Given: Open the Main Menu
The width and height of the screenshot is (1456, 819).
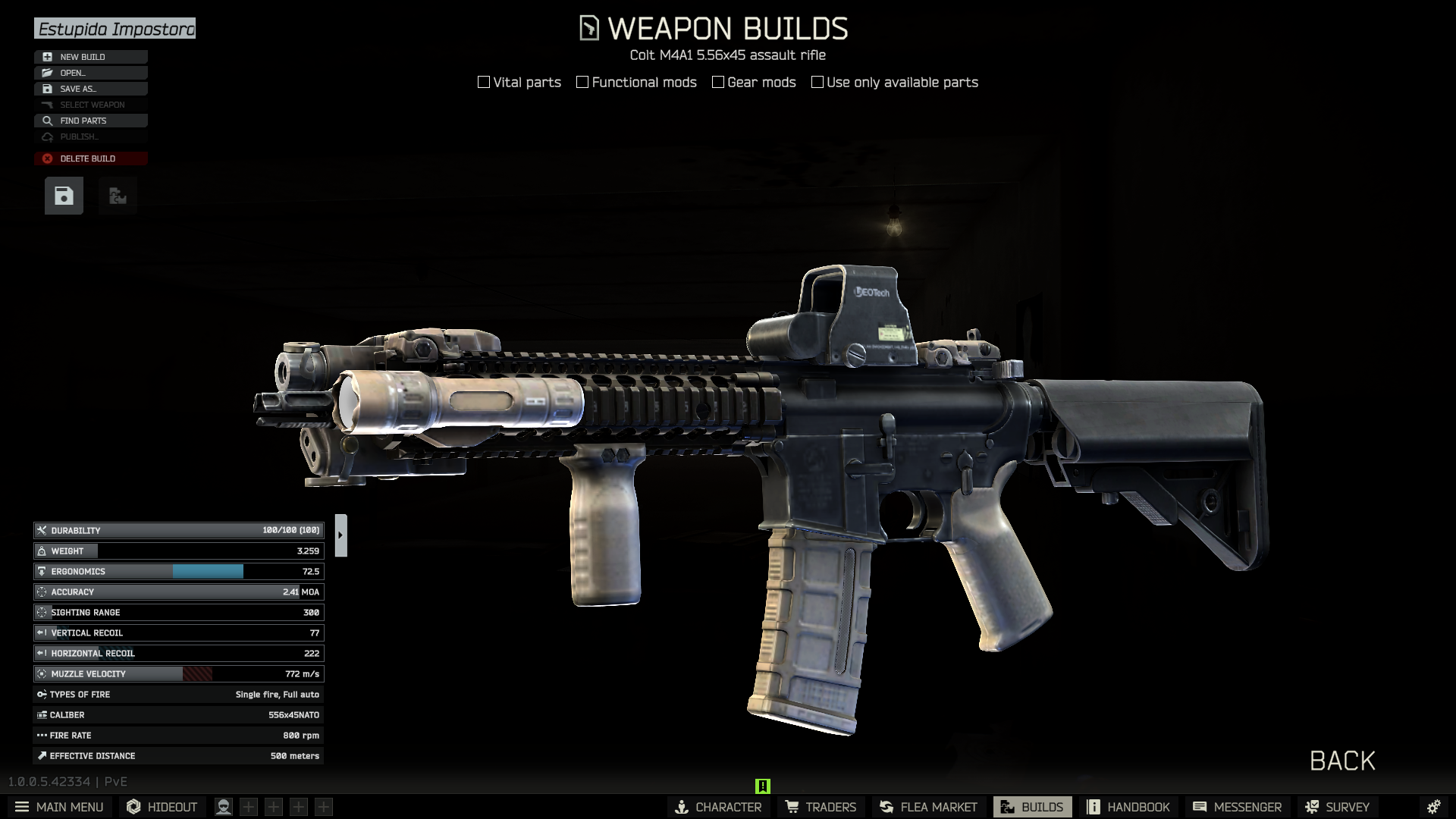Looking at the screenshot, I should (59, 807).
